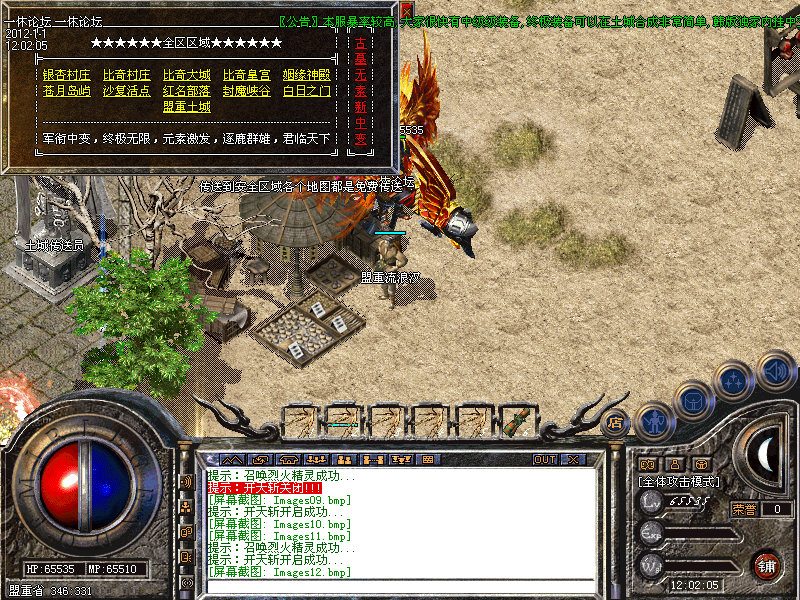This screenshot has height=600, width=800.
Task: Open the 白日之门 teleport link
Action: (306, 91)
